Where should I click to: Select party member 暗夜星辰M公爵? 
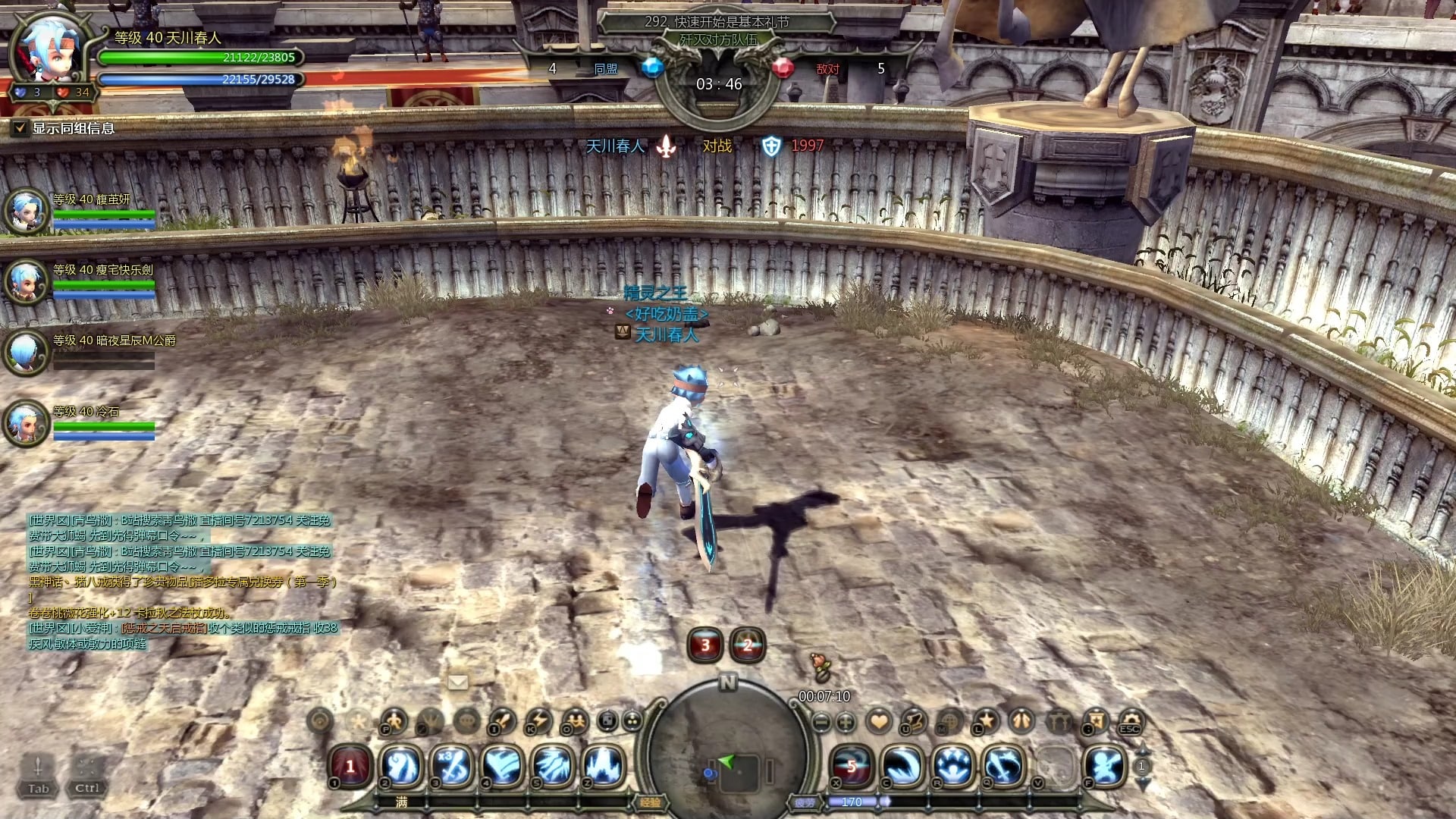(x=27, y=352)
